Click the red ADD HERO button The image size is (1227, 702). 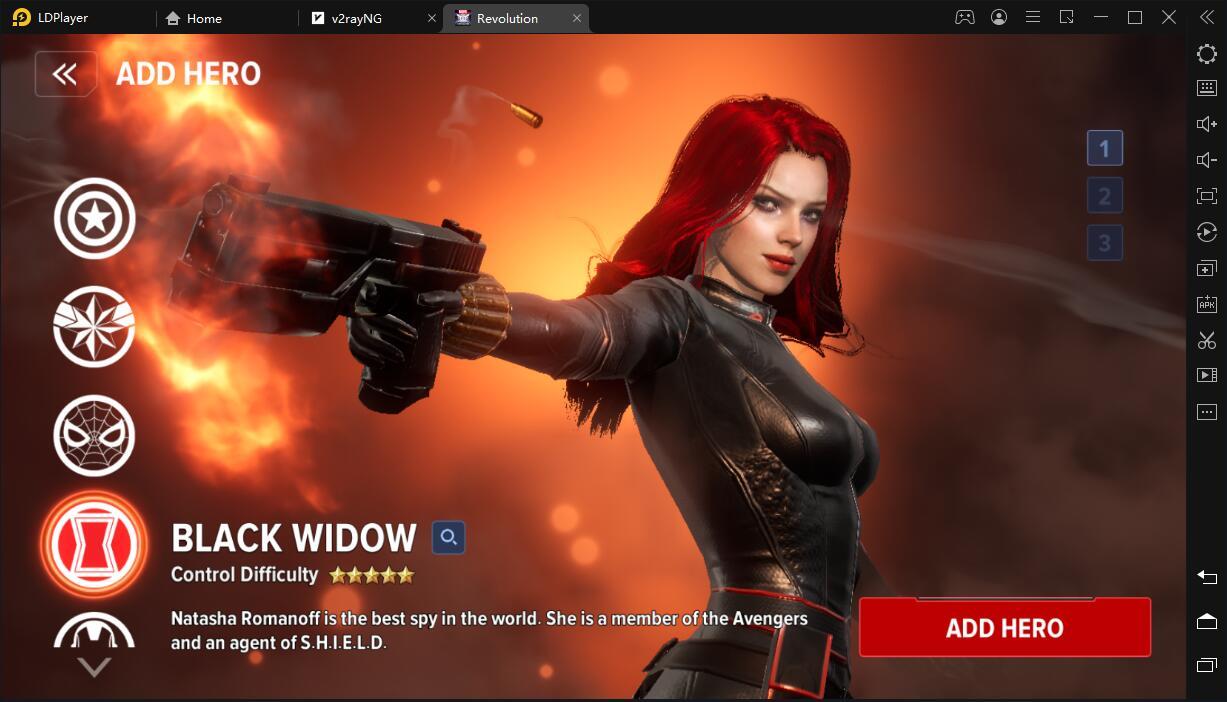(x=1004, y=628)
